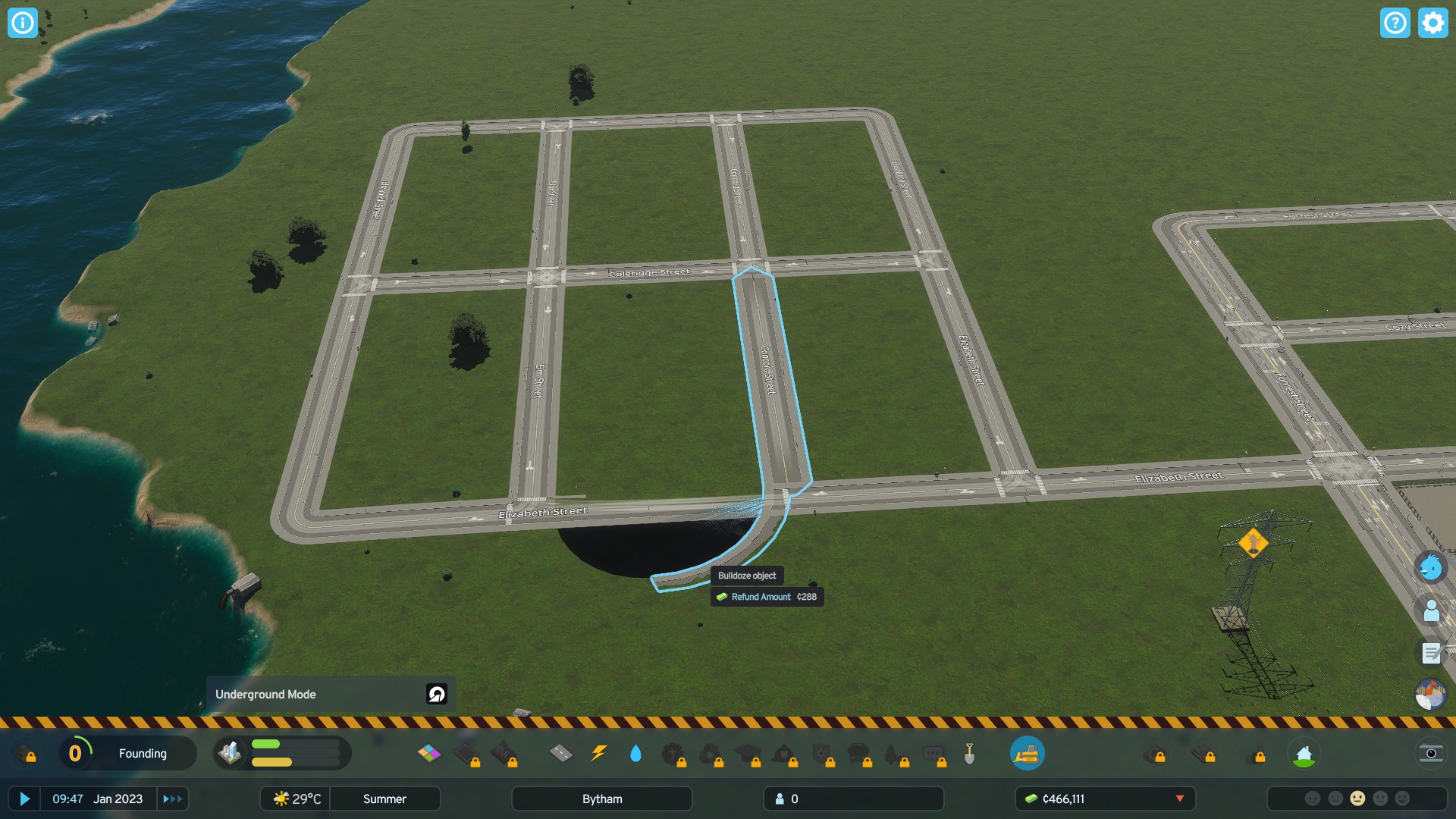Unpause the simulation with the play button
This screenshot has width=1456, height=819.
pyautogui.click(x=27, y=799)
